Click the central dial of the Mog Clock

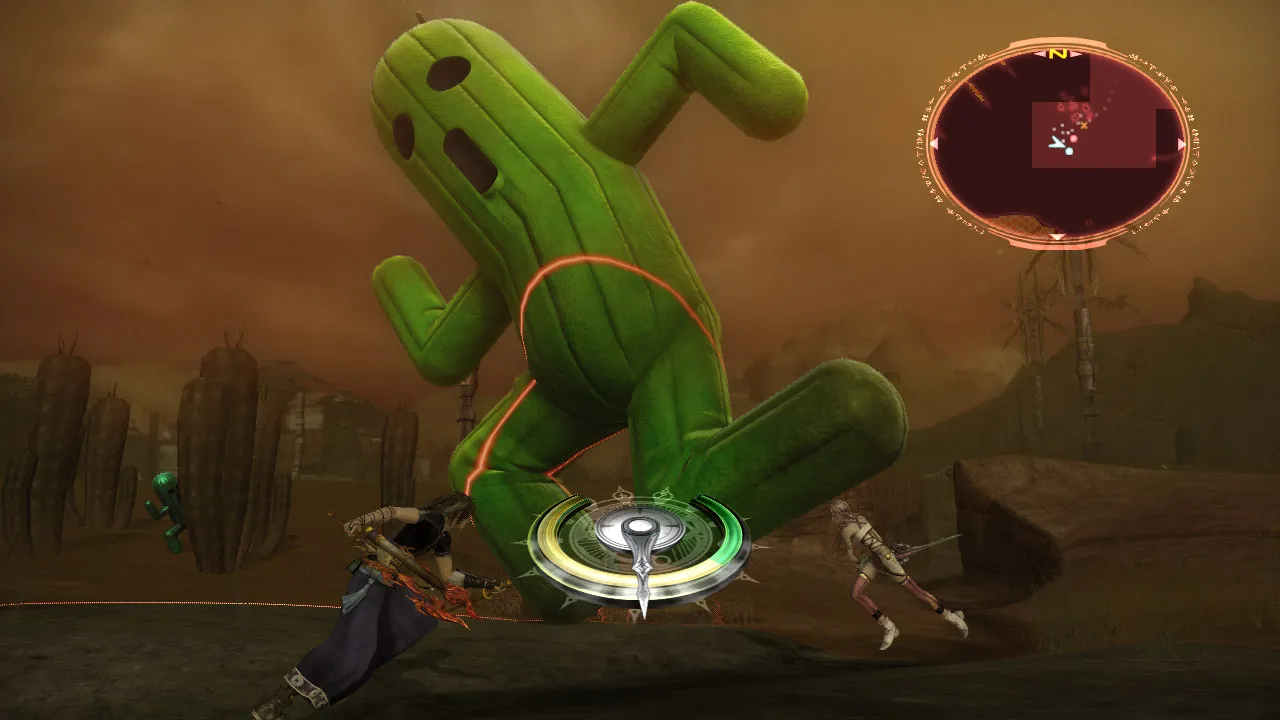coord(639,526)
